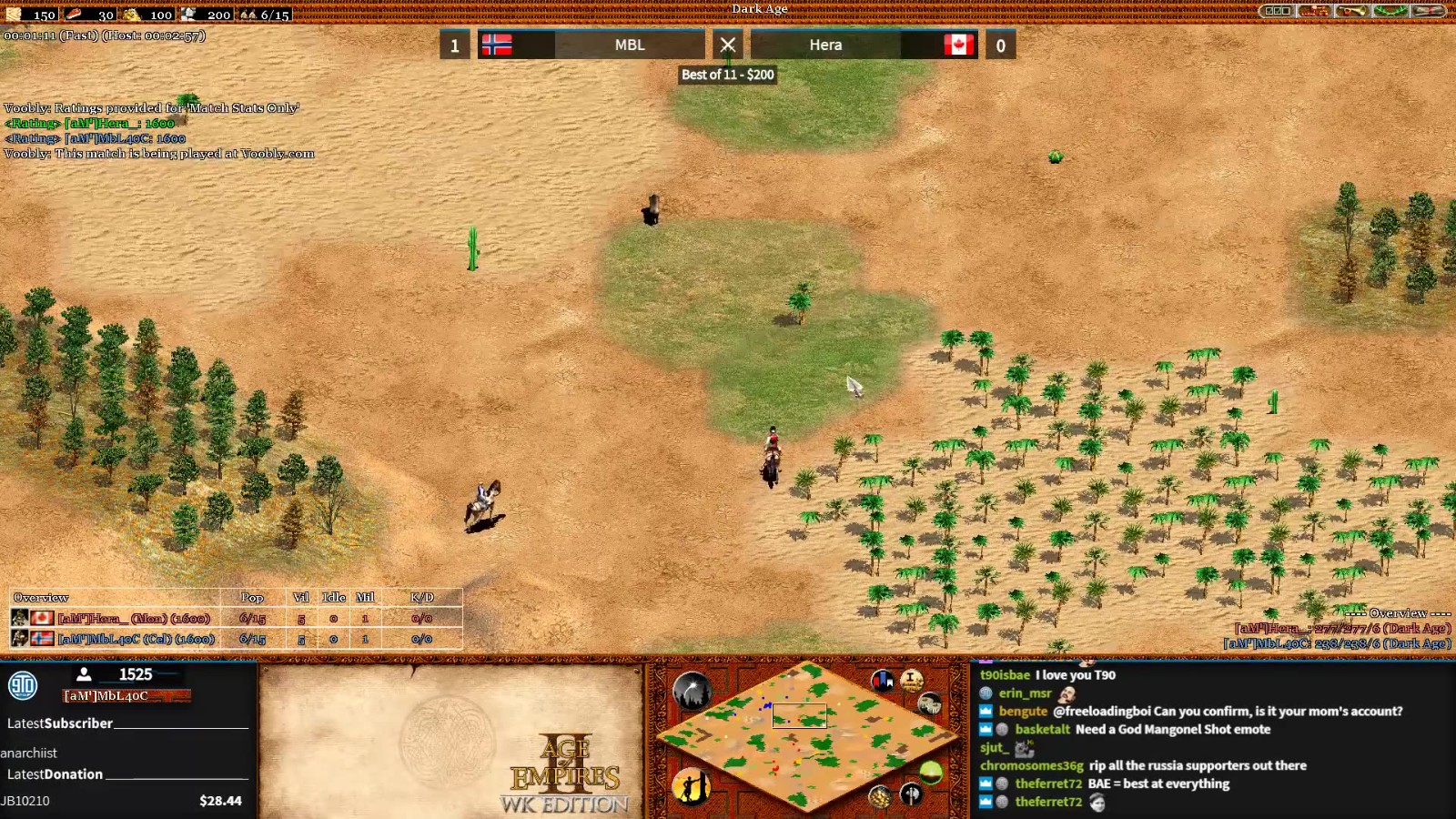Open the game menu scroll button
Image resolution: width=1456 pixels, height=819 pixels.
[x=1429, y=11]
